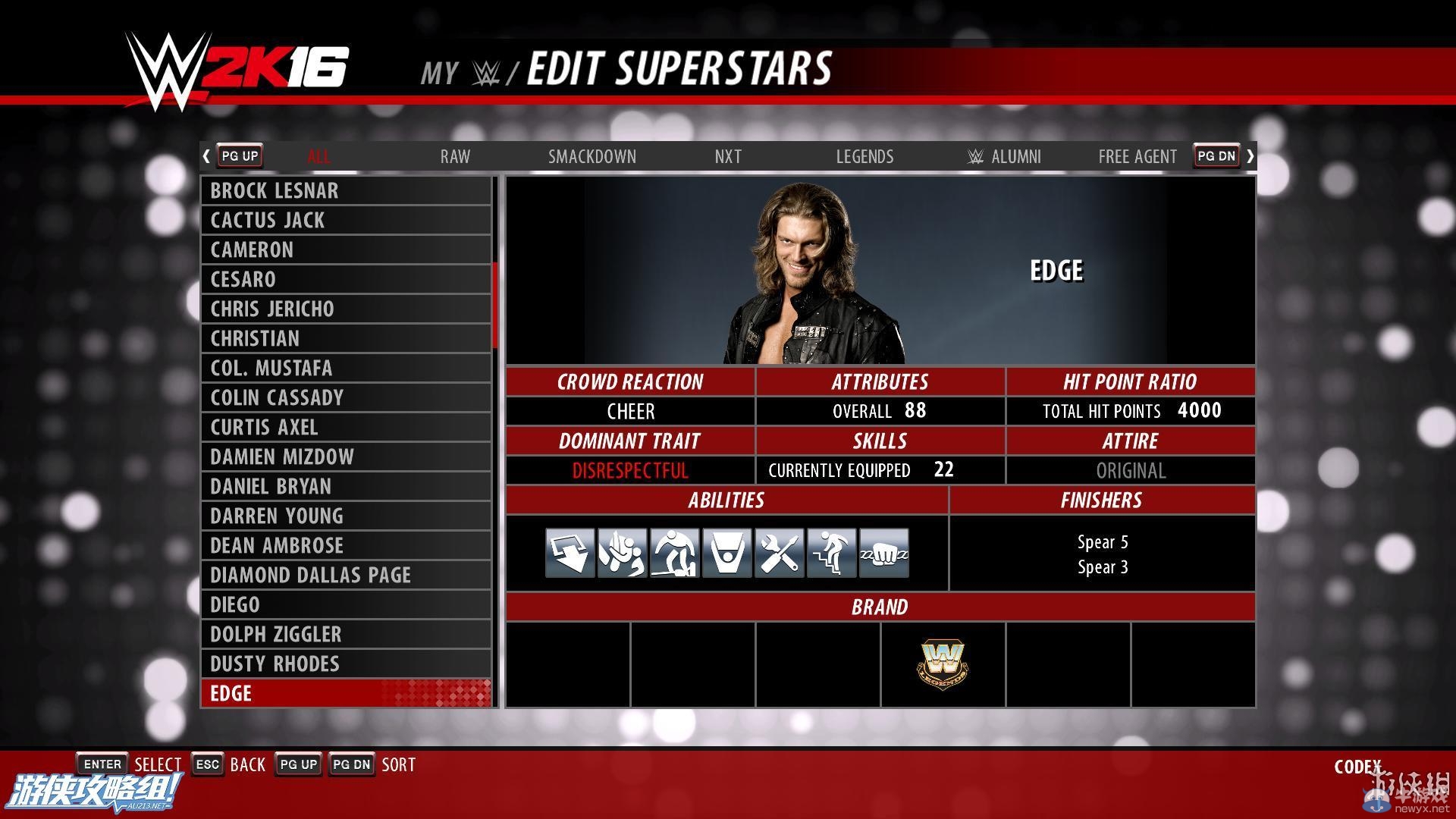Image resolution: width=1456 pixels, height=819 pixels.
Task: Click the WWE Legends brand badge
Action: click(x=943, y=665)
